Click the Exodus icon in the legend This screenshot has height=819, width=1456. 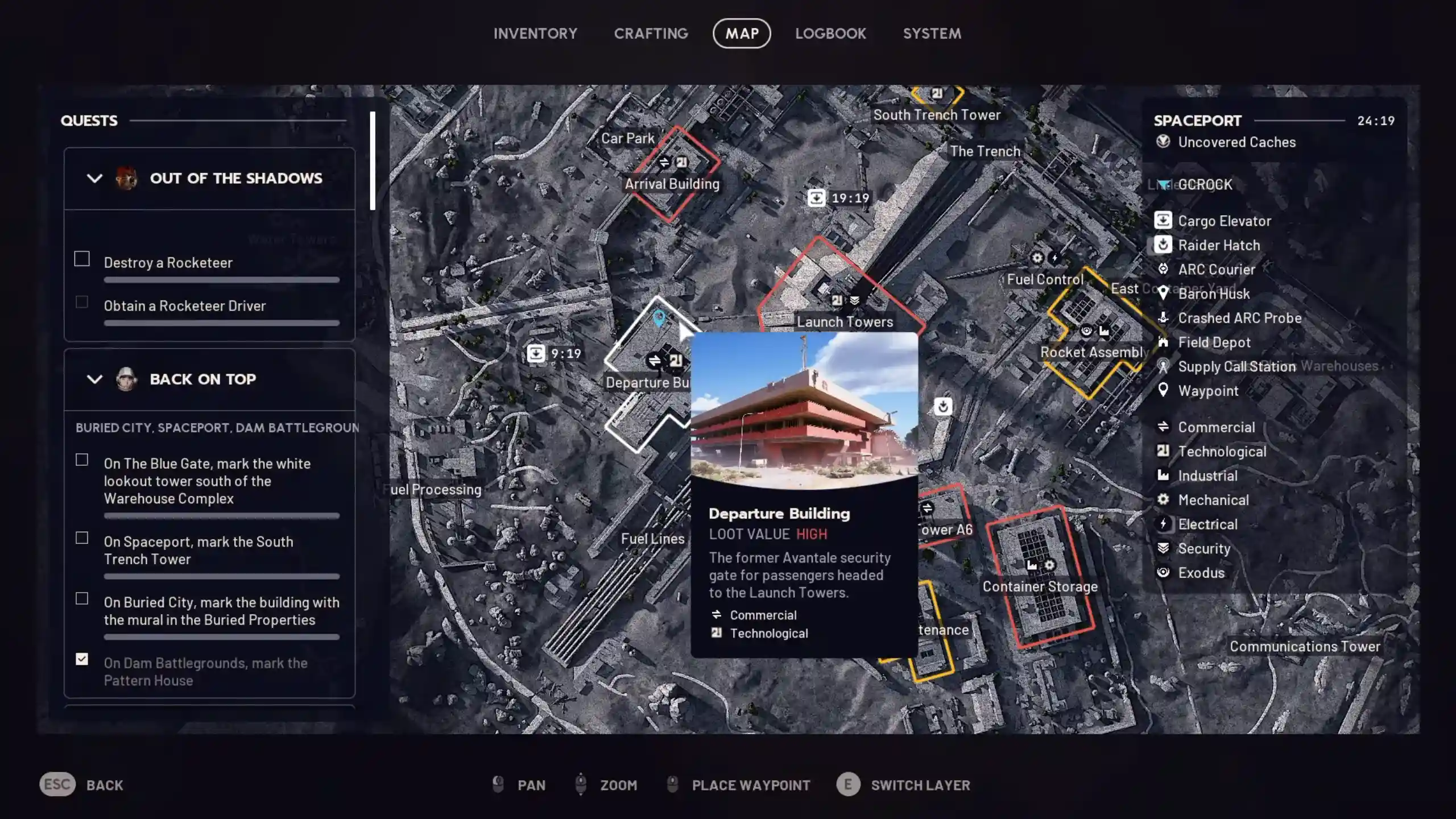1164,572
